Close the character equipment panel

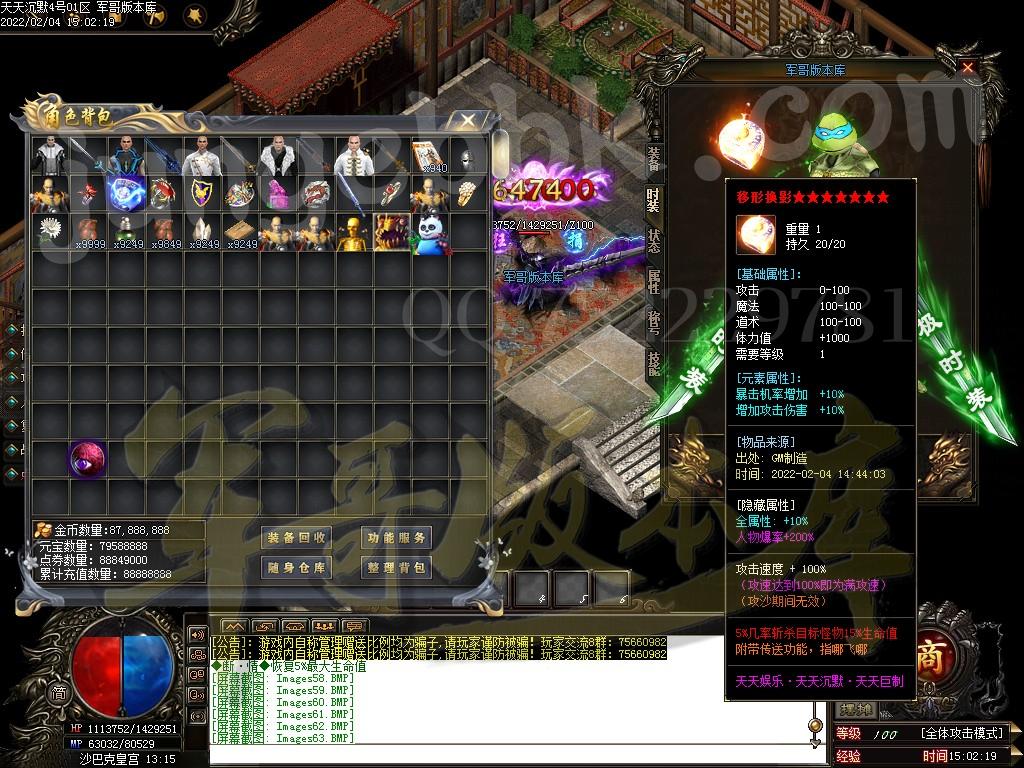(x=967, y=67)
